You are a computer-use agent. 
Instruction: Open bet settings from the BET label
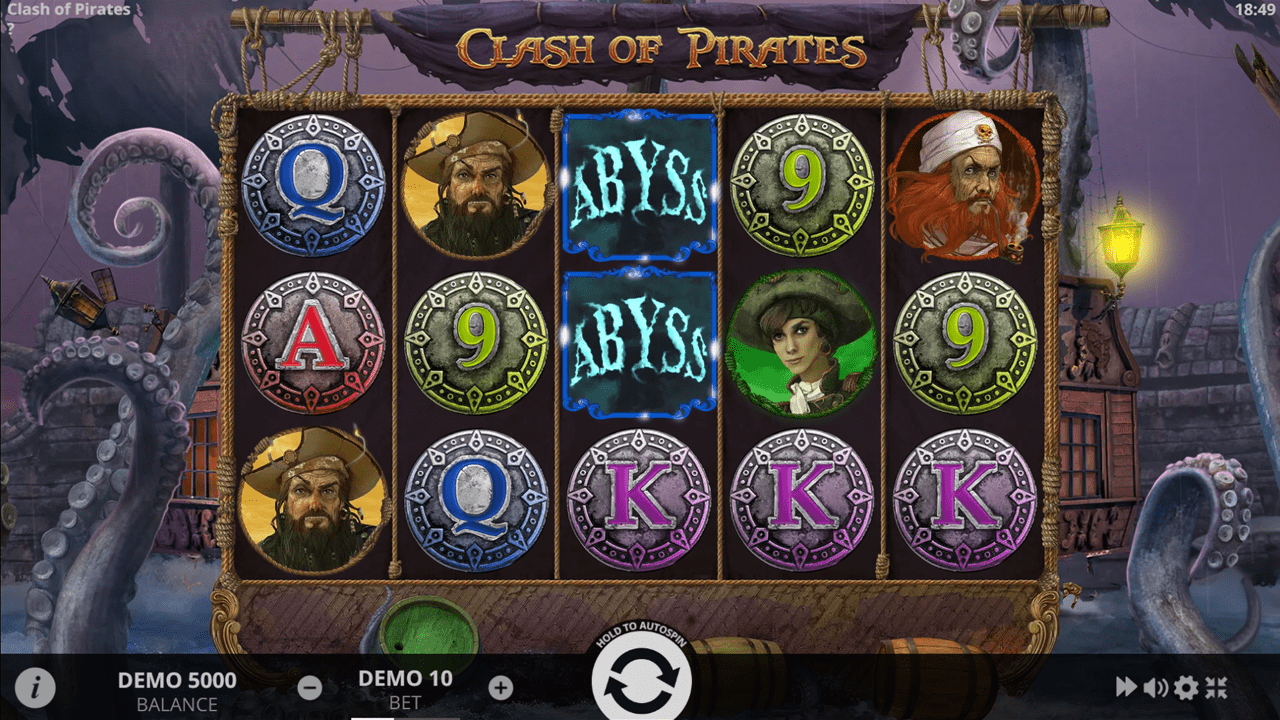click(404, 703)
